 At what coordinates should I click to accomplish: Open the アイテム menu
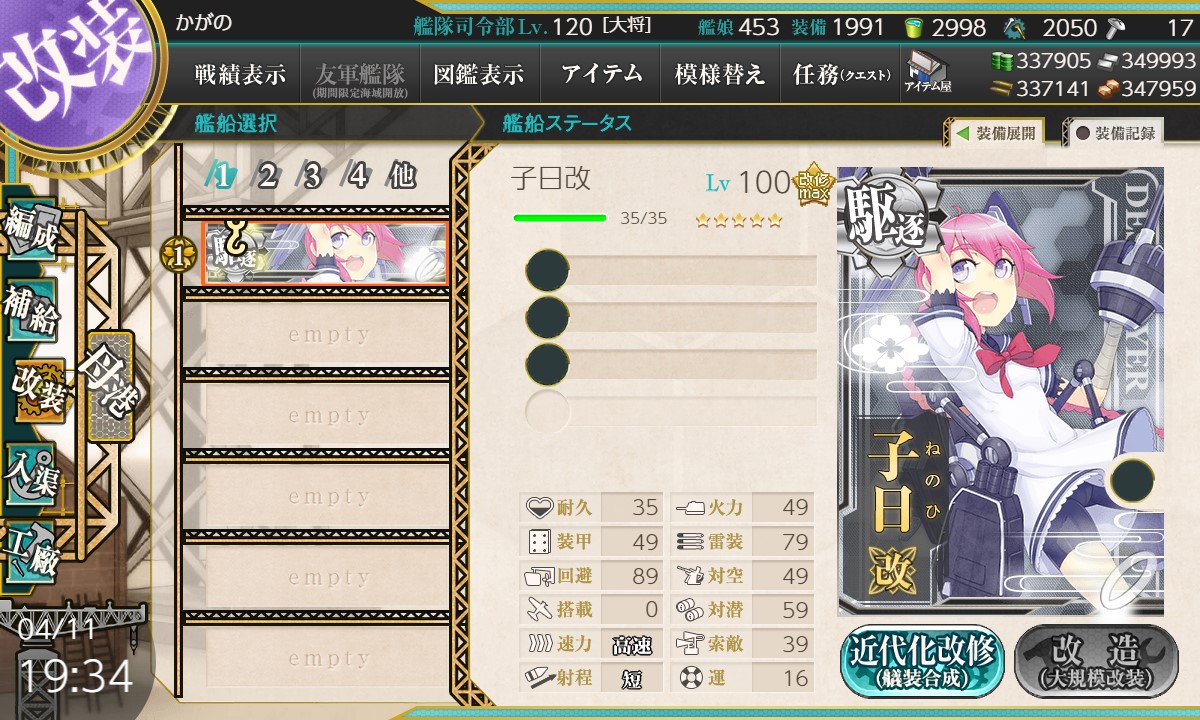coord(600,74)
